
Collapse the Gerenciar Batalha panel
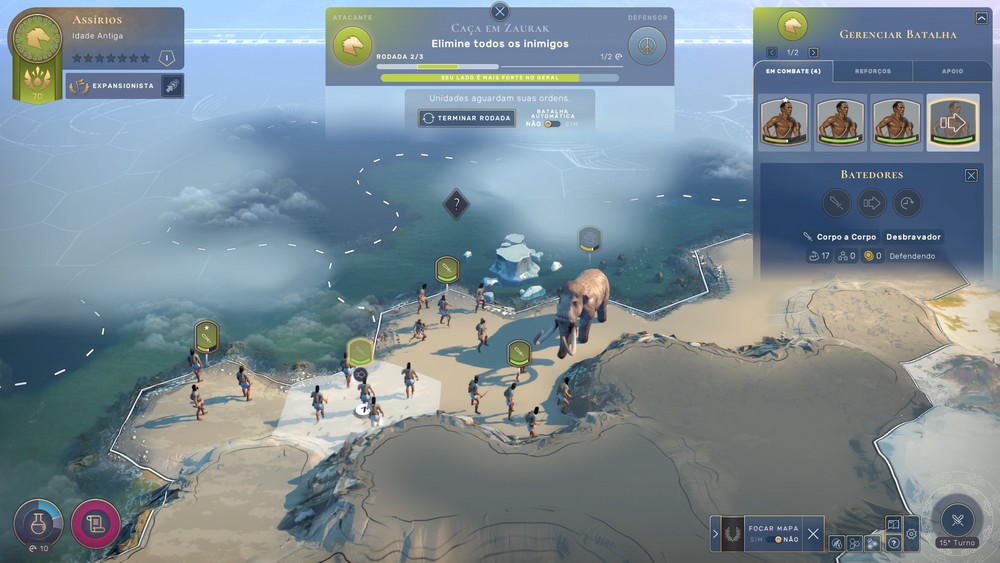pyautogui.click(x=981, y=18)
